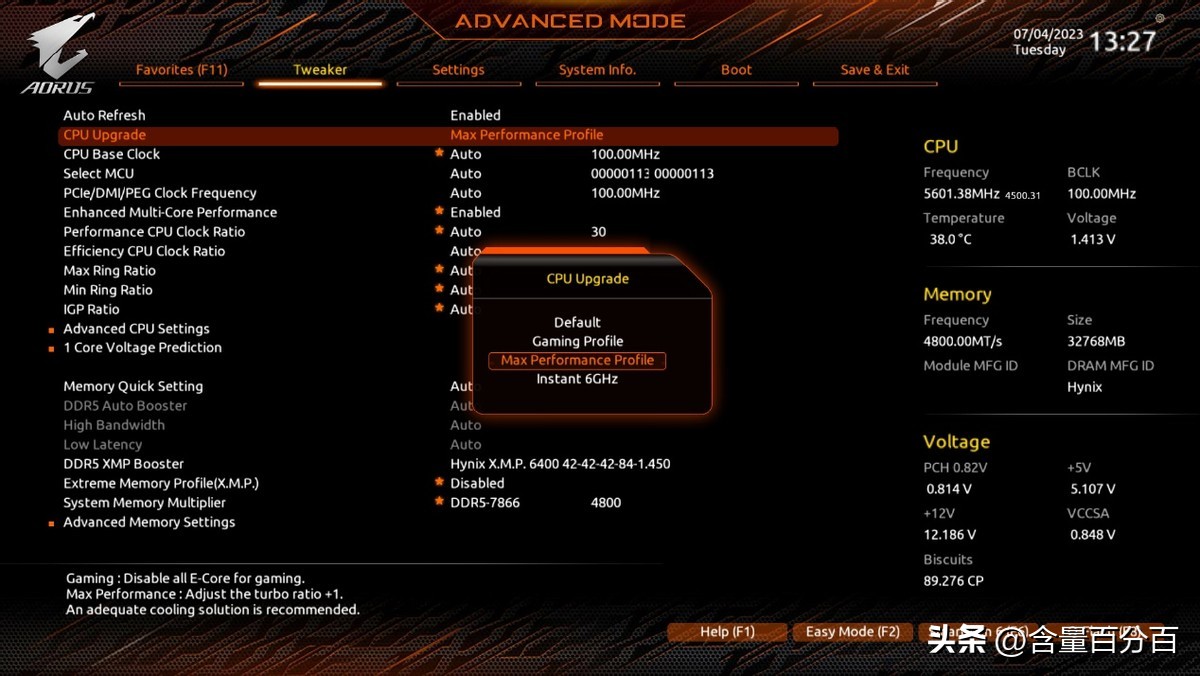Open Advanced Memory Settings submenu
Viewport: 1200px width, 676px height.
coord(149,522)
